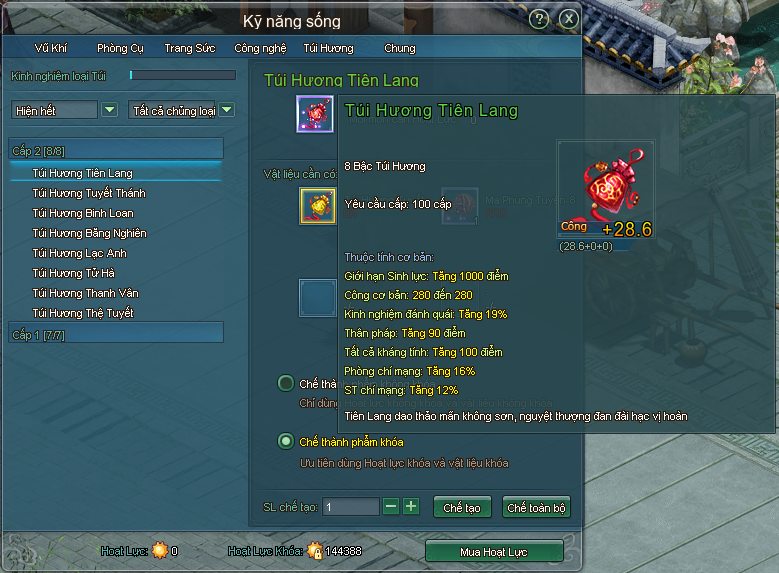Image resolution: width=779 pixels, height=573 pixels.
Task: Open the Tất cả chủng loại dropdown
Action: [227, 110]
